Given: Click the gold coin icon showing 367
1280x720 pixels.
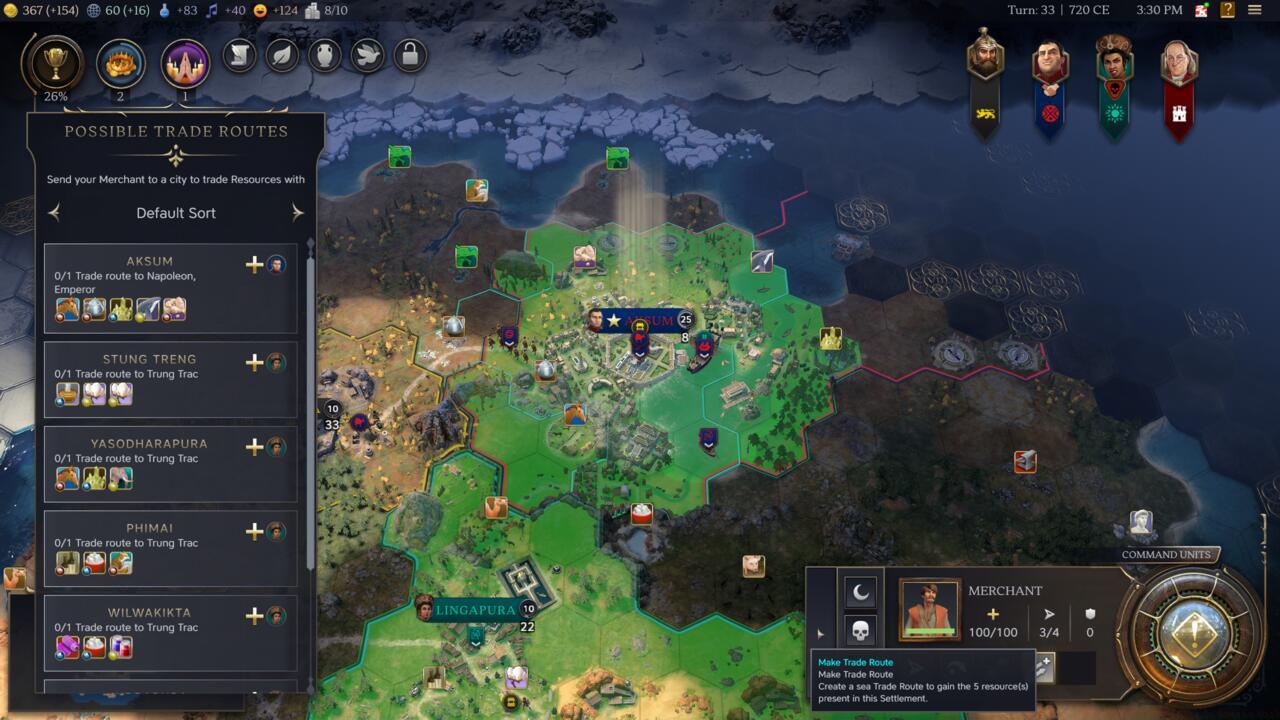Looking at the screenshot, I should [10, 11].
